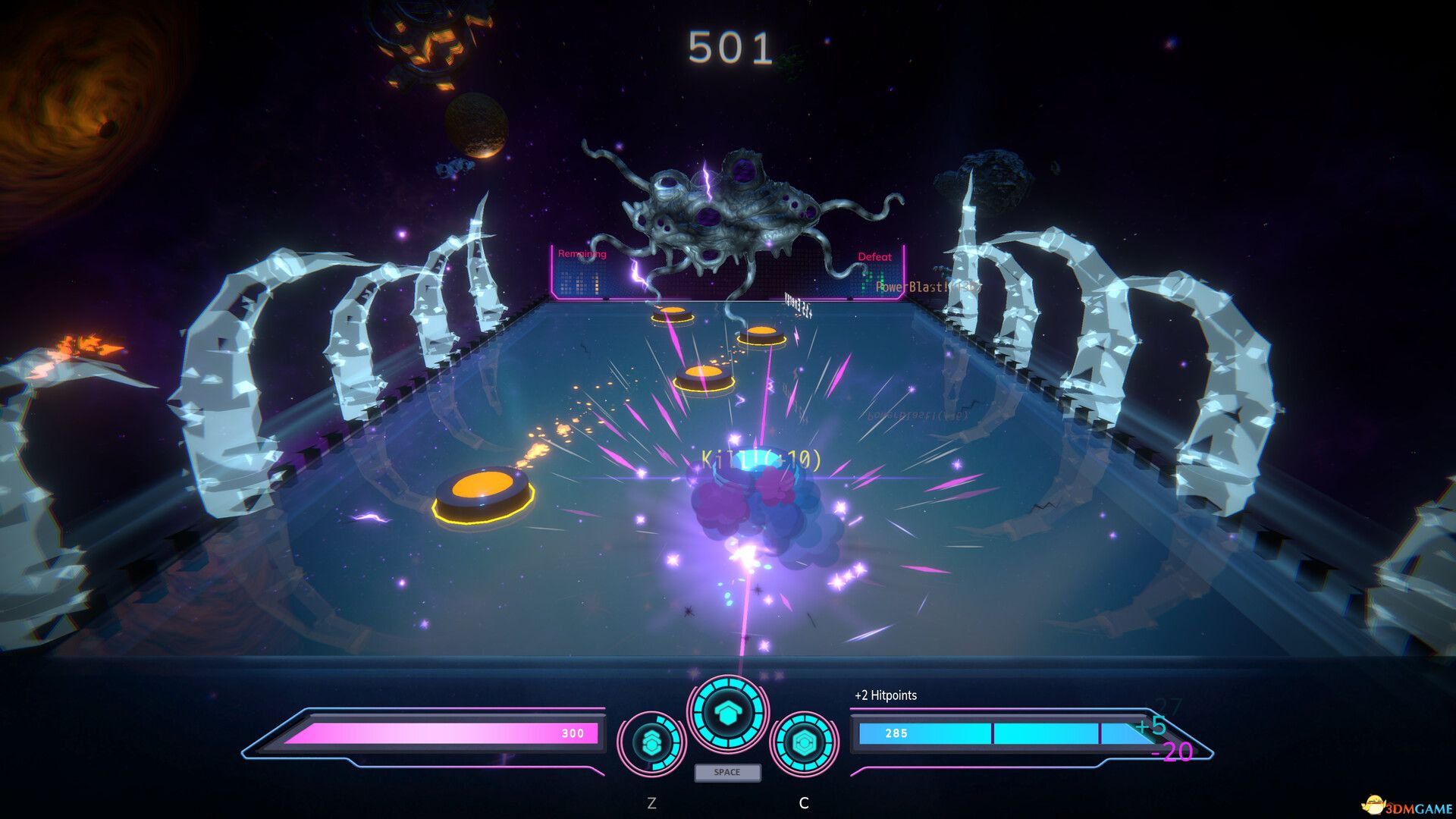Screen dimensions: 1456x819
Task: Use the nested-hexagon ability above C
Action: (804, 743)
